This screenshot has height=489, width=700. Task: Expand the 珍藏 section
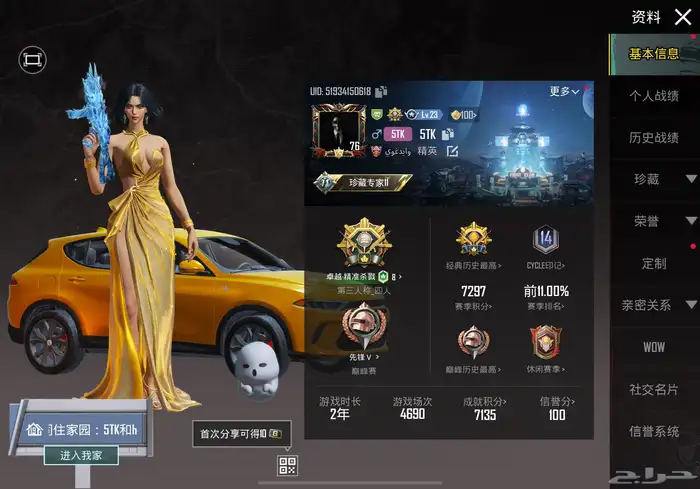point(654,179)
